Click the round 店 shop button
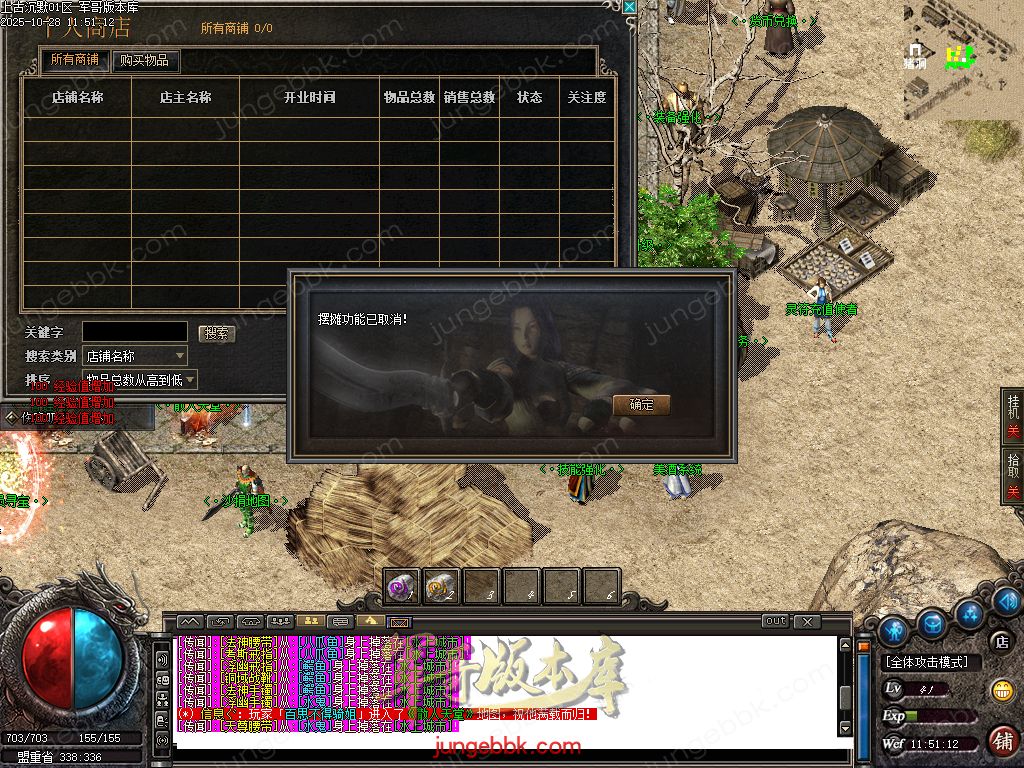This screenshot has height=768, width=1024. tap(1001, 641)
